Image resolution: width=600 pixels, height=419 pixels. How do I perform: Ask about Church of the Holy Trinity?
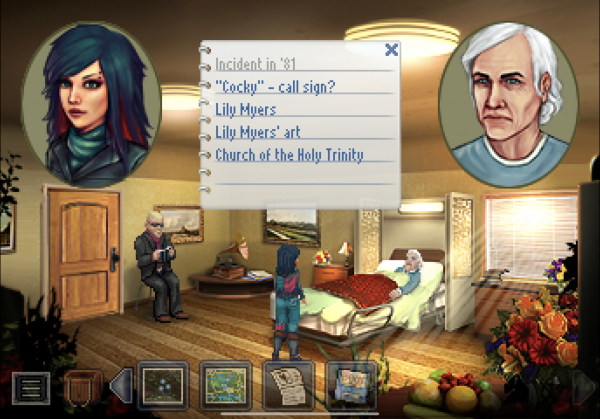click(x=289, y=155)
